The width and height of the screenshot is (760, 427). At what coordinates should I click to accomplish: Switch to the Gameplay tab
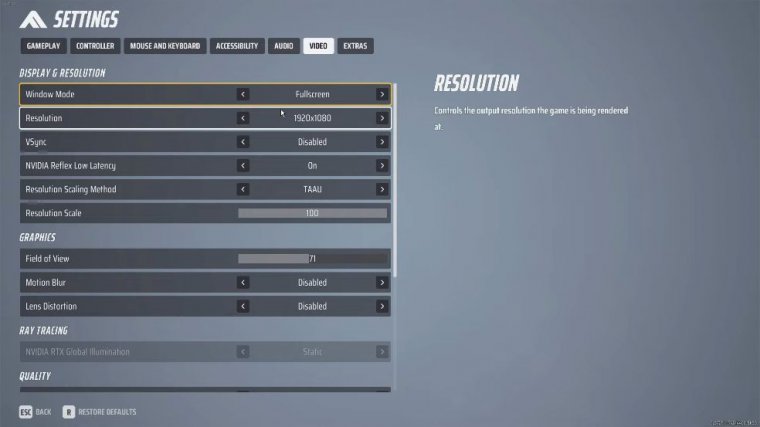point(44,46)
